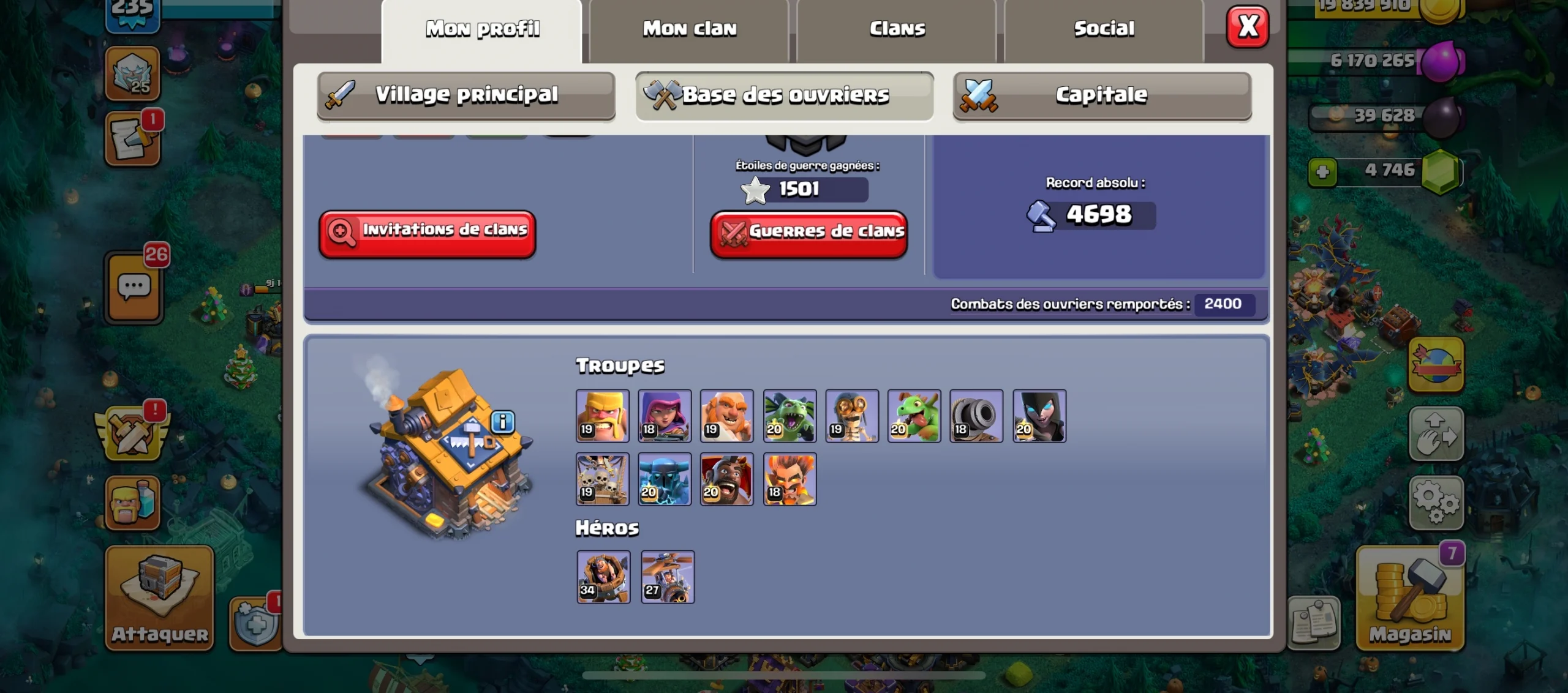The width and height of the screenshot is (1568, 693).
Task: Select the Hog Glider troop icon
Action: click(x=728, y=479)
